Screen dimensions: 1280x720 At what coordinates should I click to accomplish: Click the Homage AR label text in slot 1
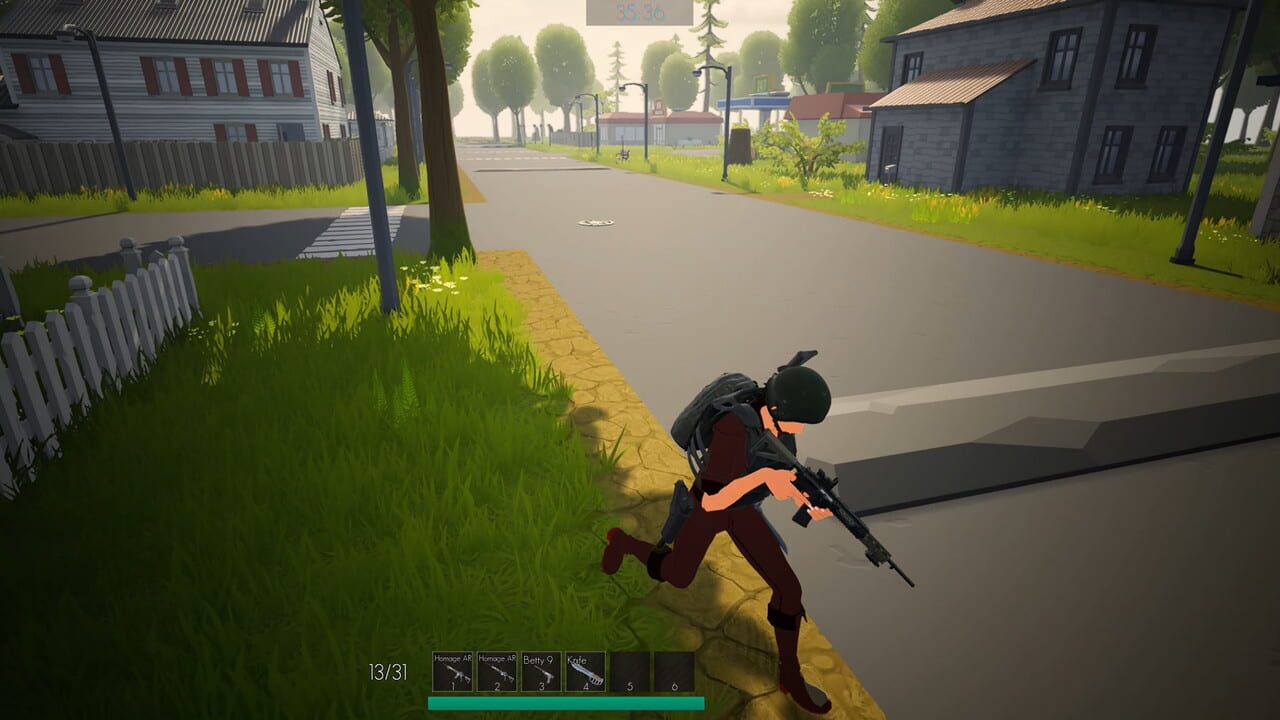coord(451,658)
